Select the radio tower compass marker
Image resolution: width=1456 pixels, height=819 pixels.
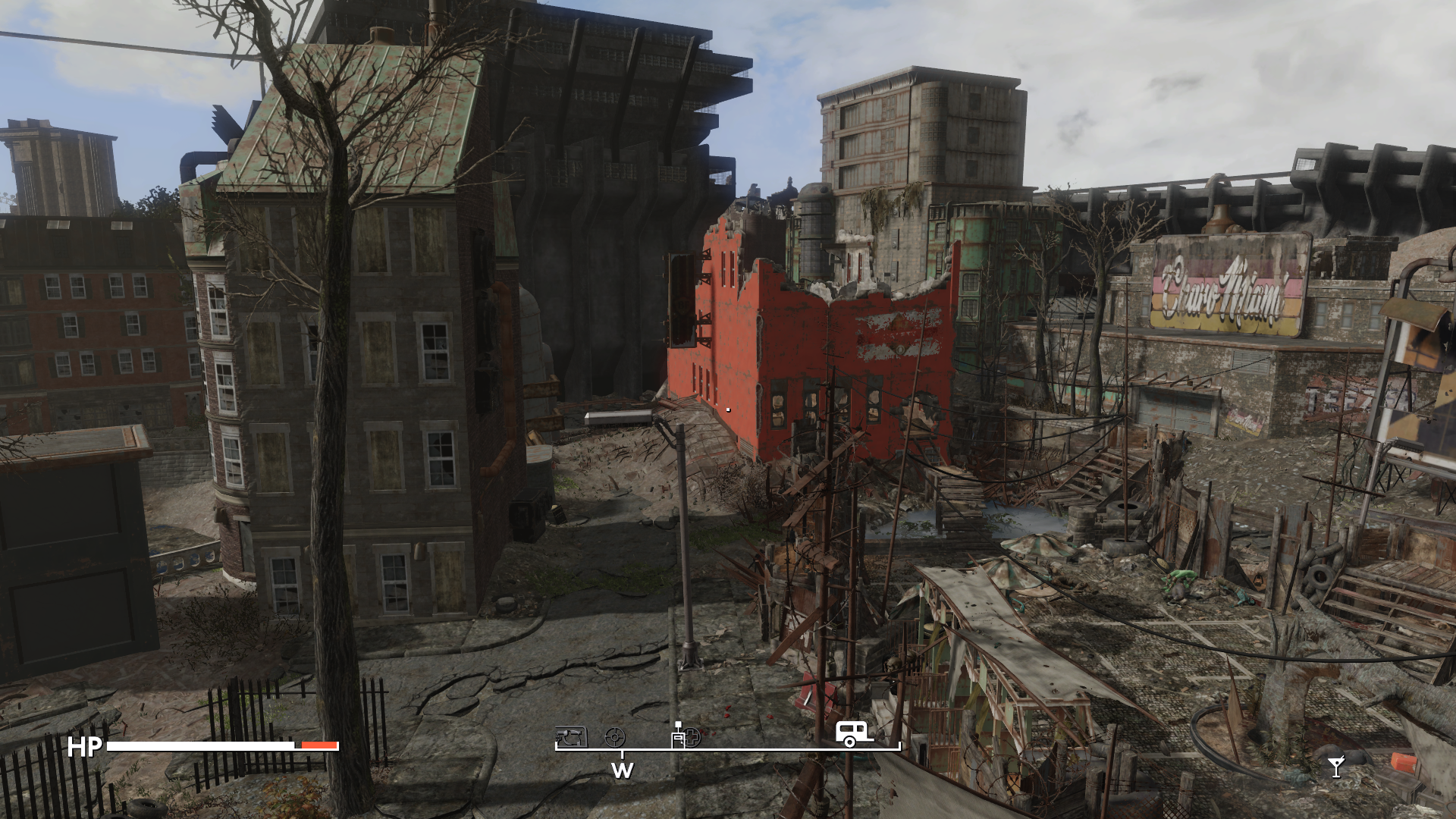tap(677, 735)
